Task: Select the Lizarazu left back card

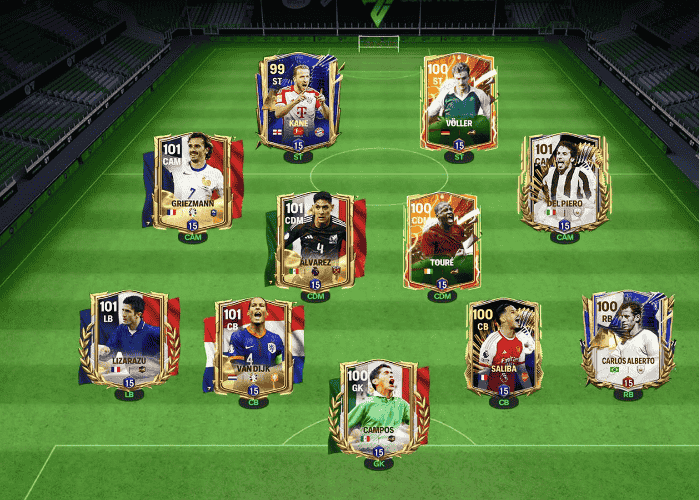Action: [129, 340]
